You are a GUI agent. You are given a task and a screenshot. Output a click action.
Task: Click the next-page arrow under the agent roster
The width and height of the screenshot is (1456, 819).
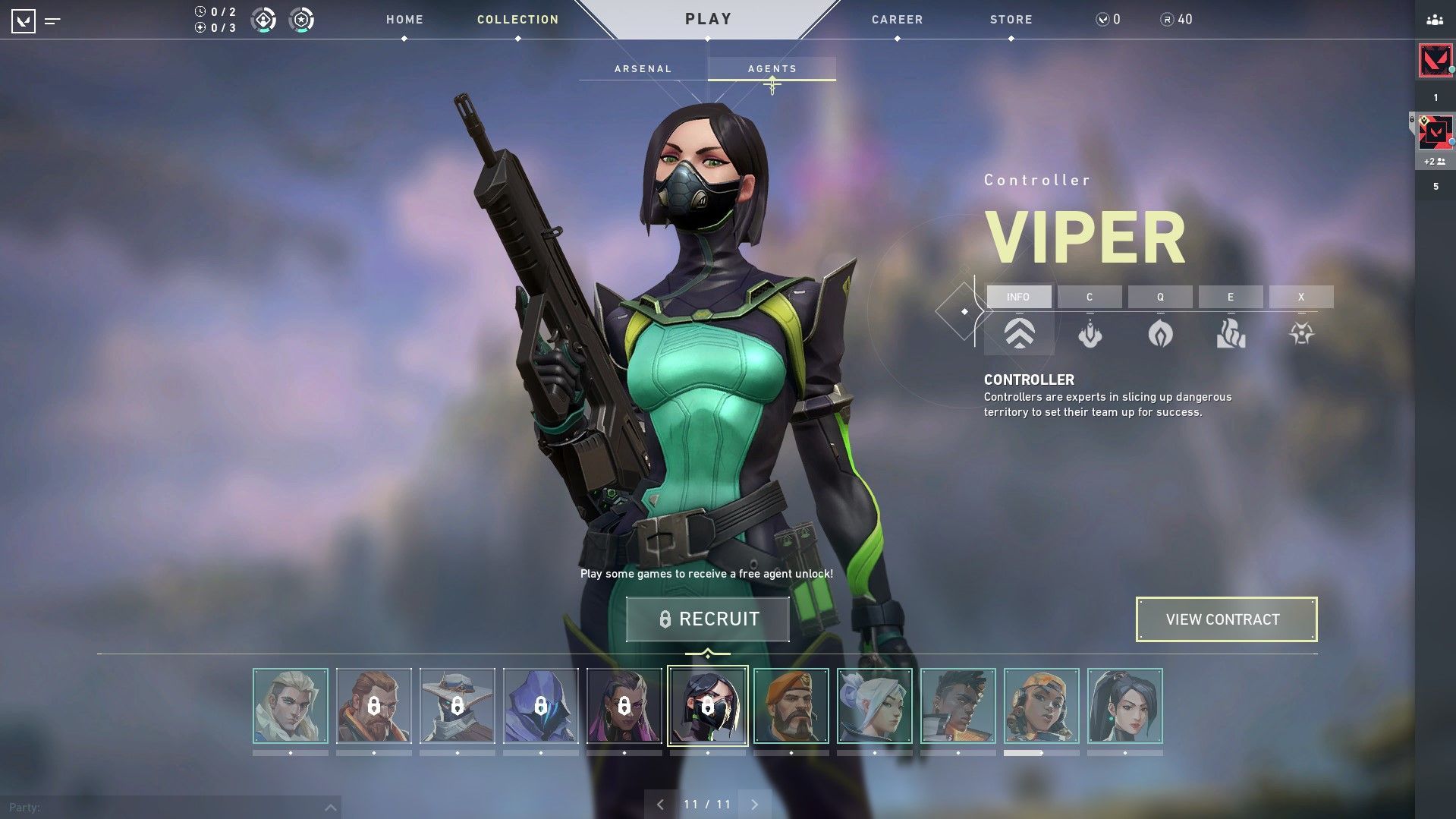pos(754,803)
